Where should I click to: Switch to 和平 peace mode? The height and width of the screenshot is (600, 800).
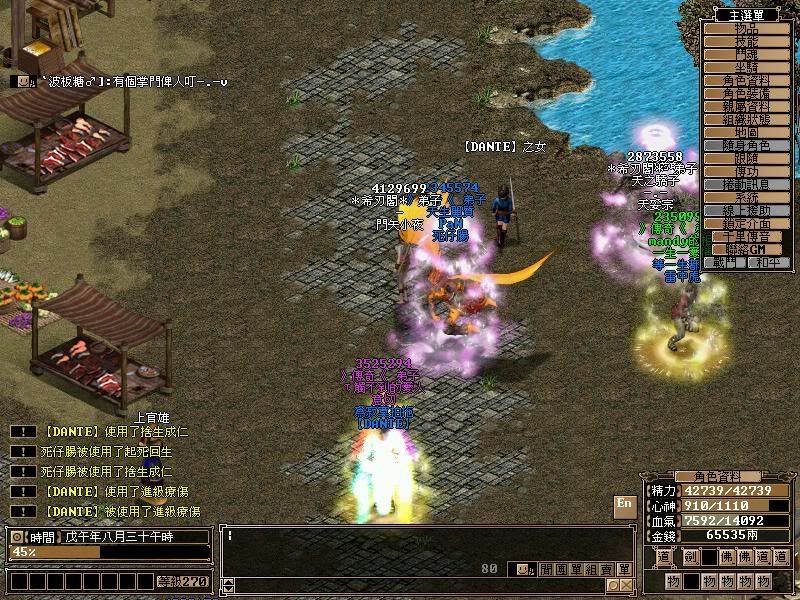(x=767, y=262)
